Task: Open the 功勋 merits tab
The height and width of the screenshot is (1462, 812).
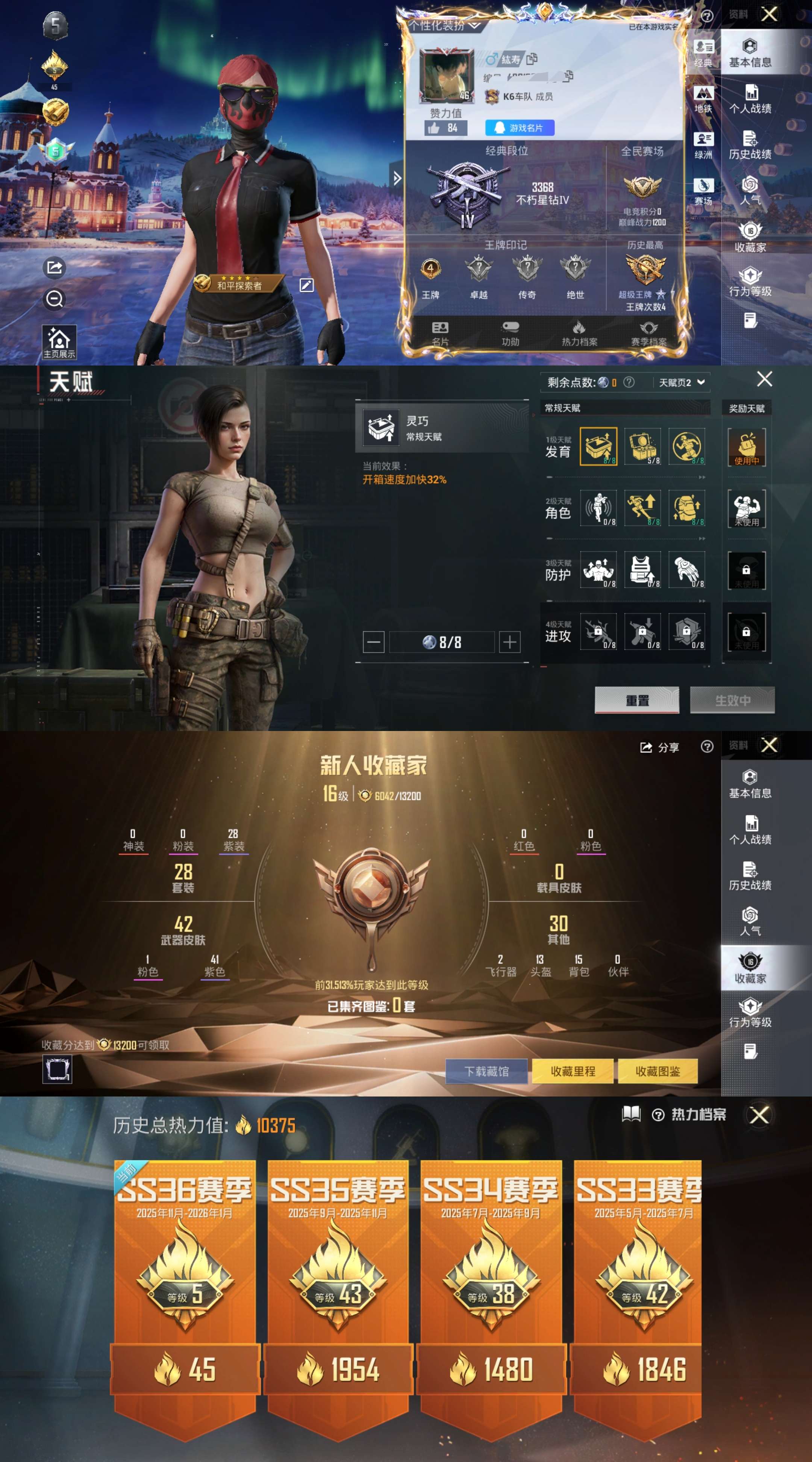Action: pos(510,333)
